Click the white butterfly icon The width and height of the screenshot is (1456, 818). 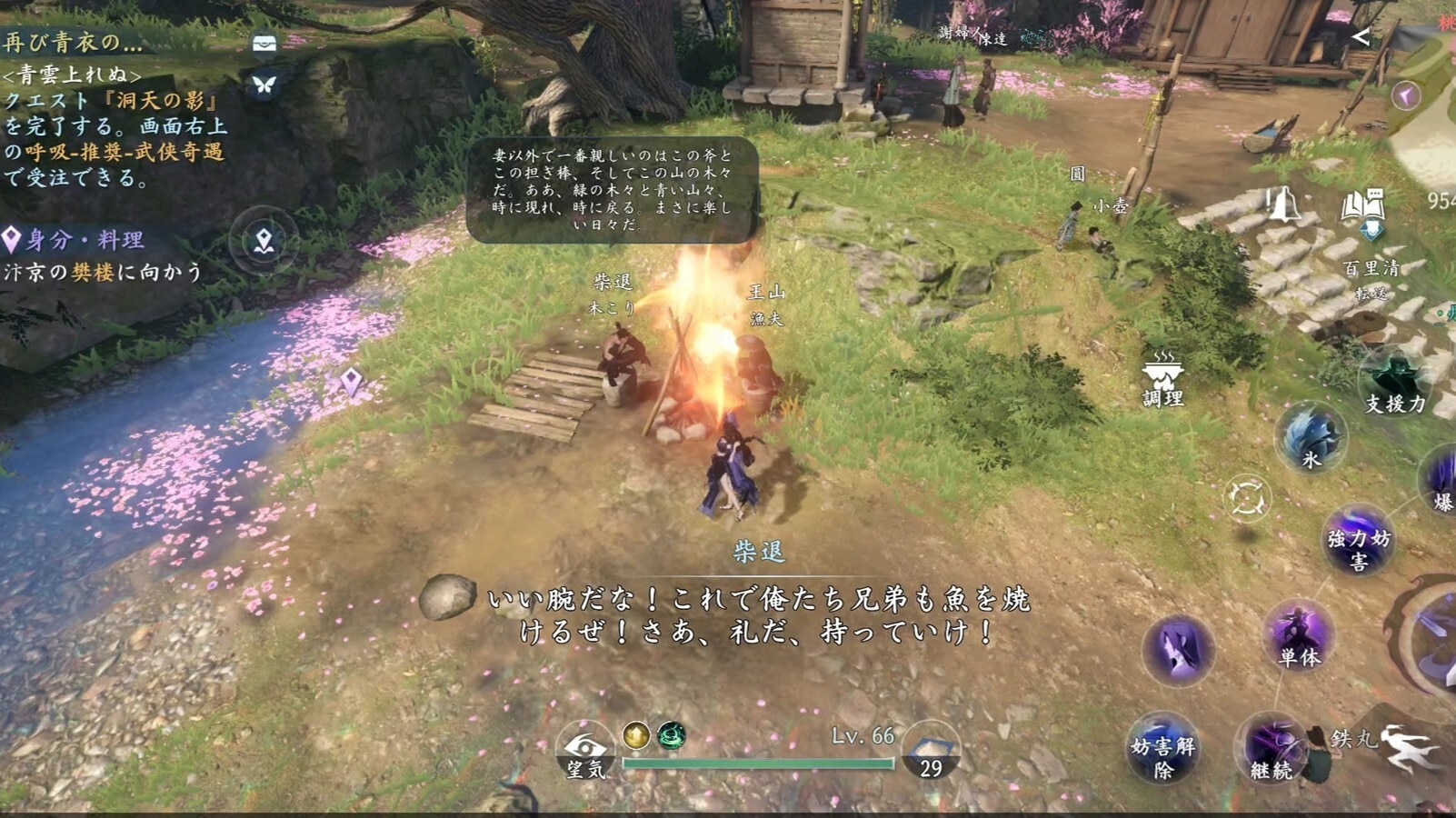coord(264,85)
